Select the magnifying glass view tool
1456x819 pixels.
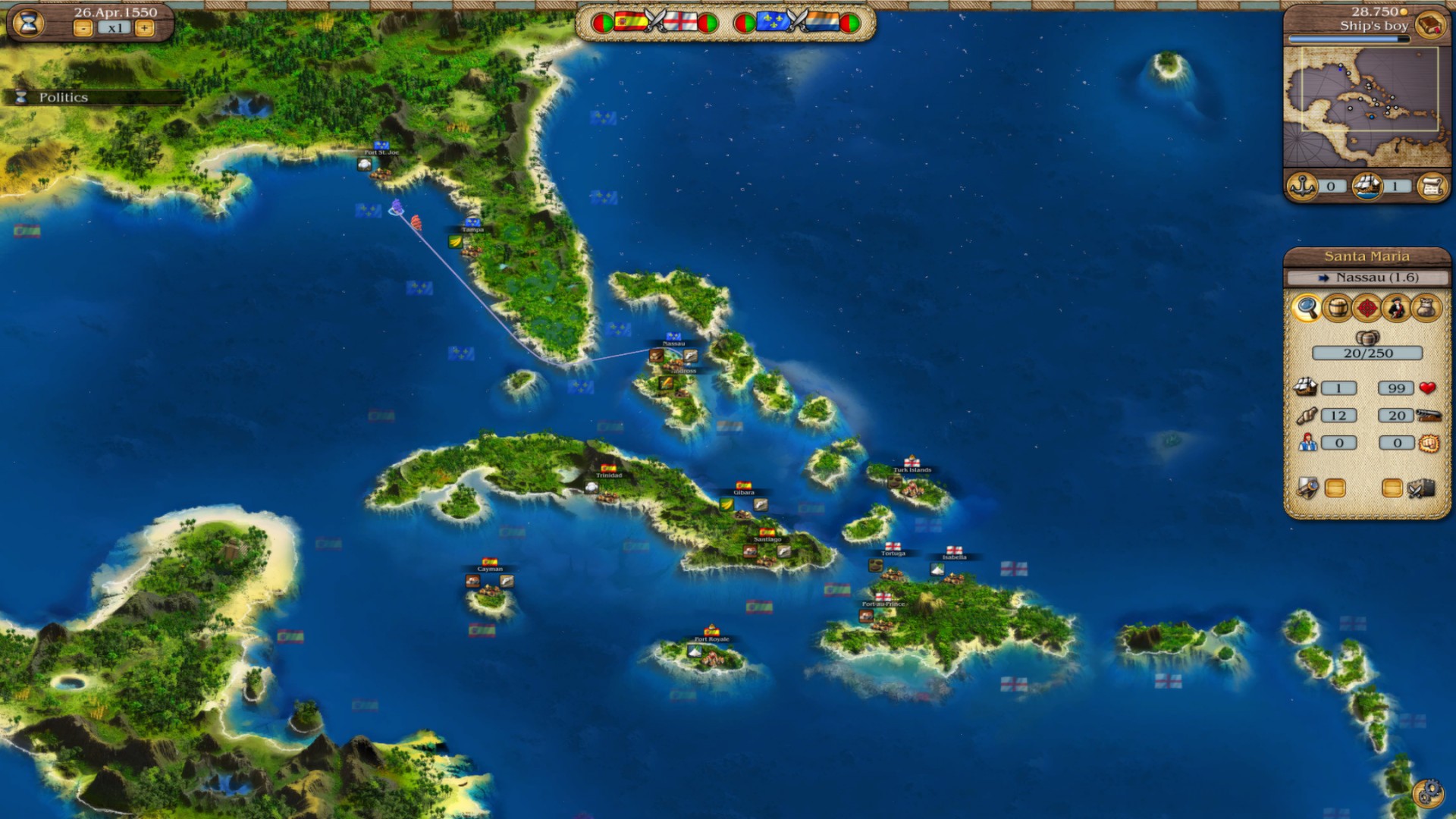tap(1307, 306)
